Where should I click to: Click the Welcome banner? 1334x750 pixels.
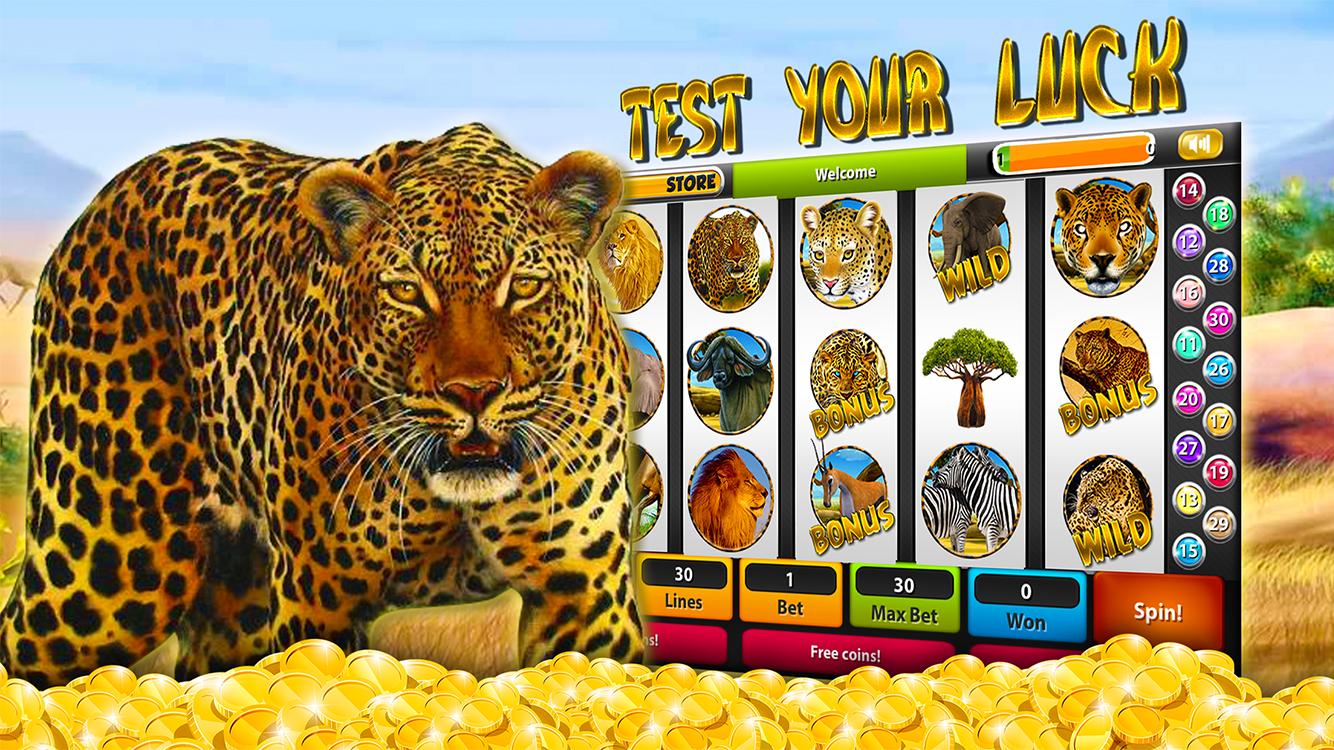click(x=845, y=171)
